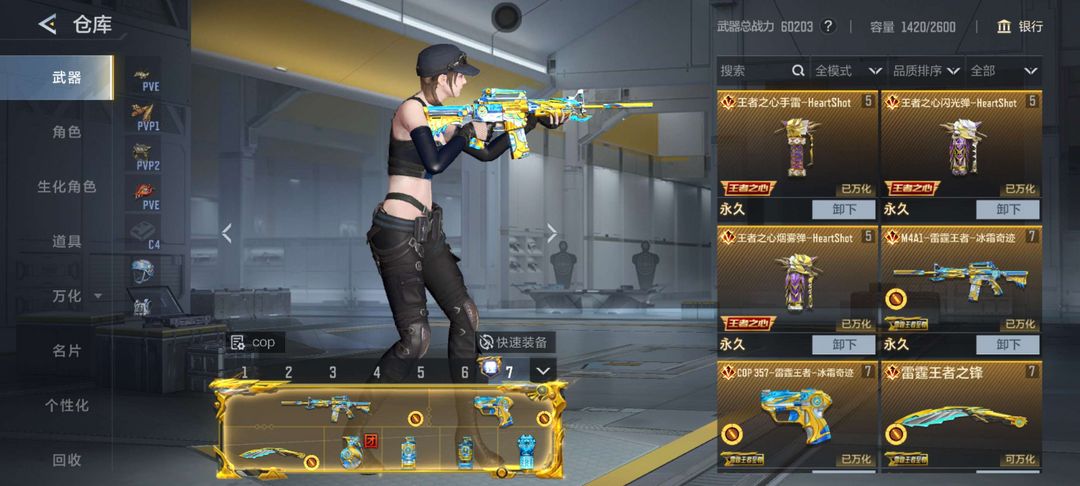Go back using the arrow beside 仓库
This screenshot has height=486, width=1080.
[47, 25]
